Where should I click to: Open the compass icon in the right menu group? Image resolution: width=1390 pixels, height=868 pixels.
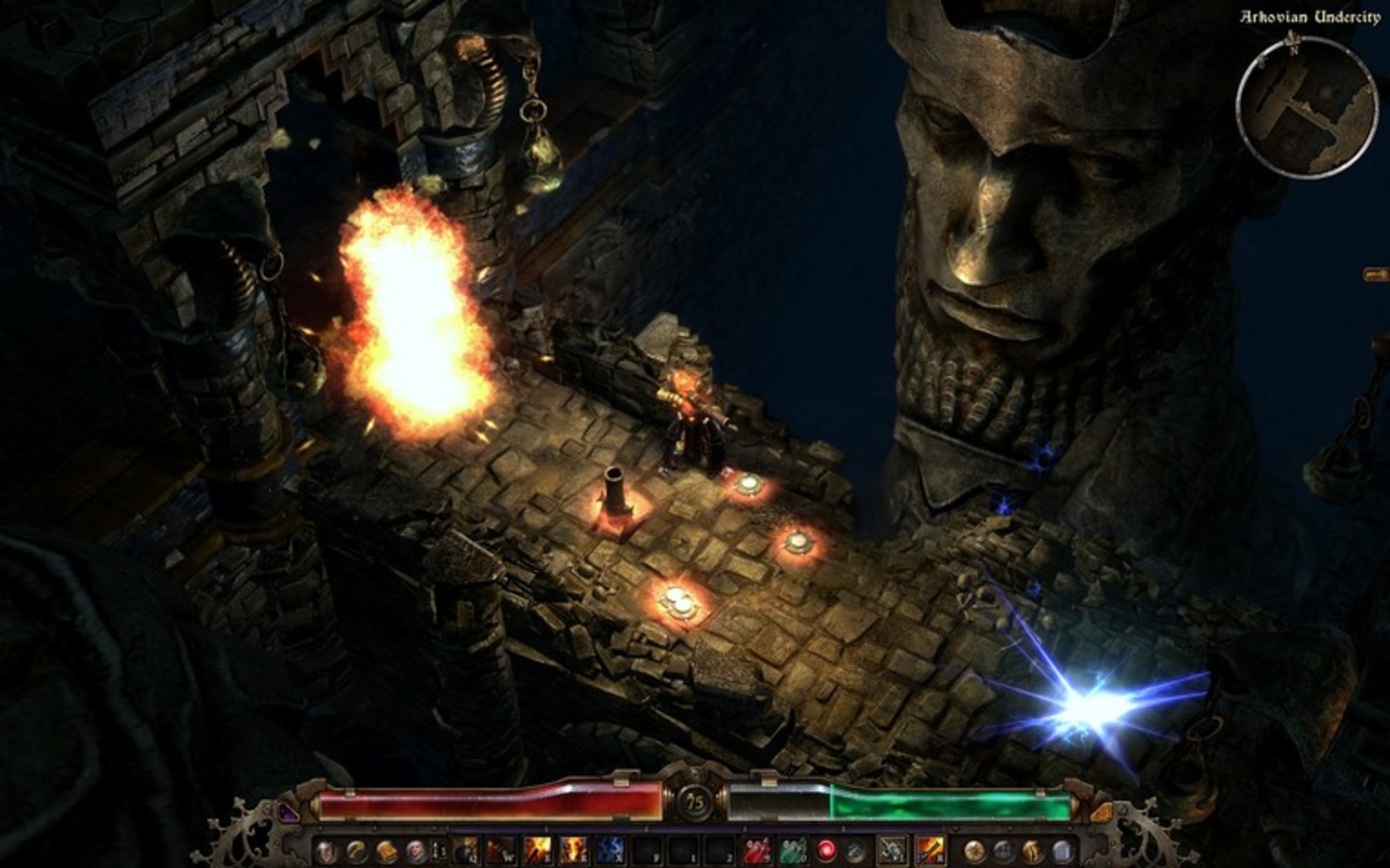(974, 851)
